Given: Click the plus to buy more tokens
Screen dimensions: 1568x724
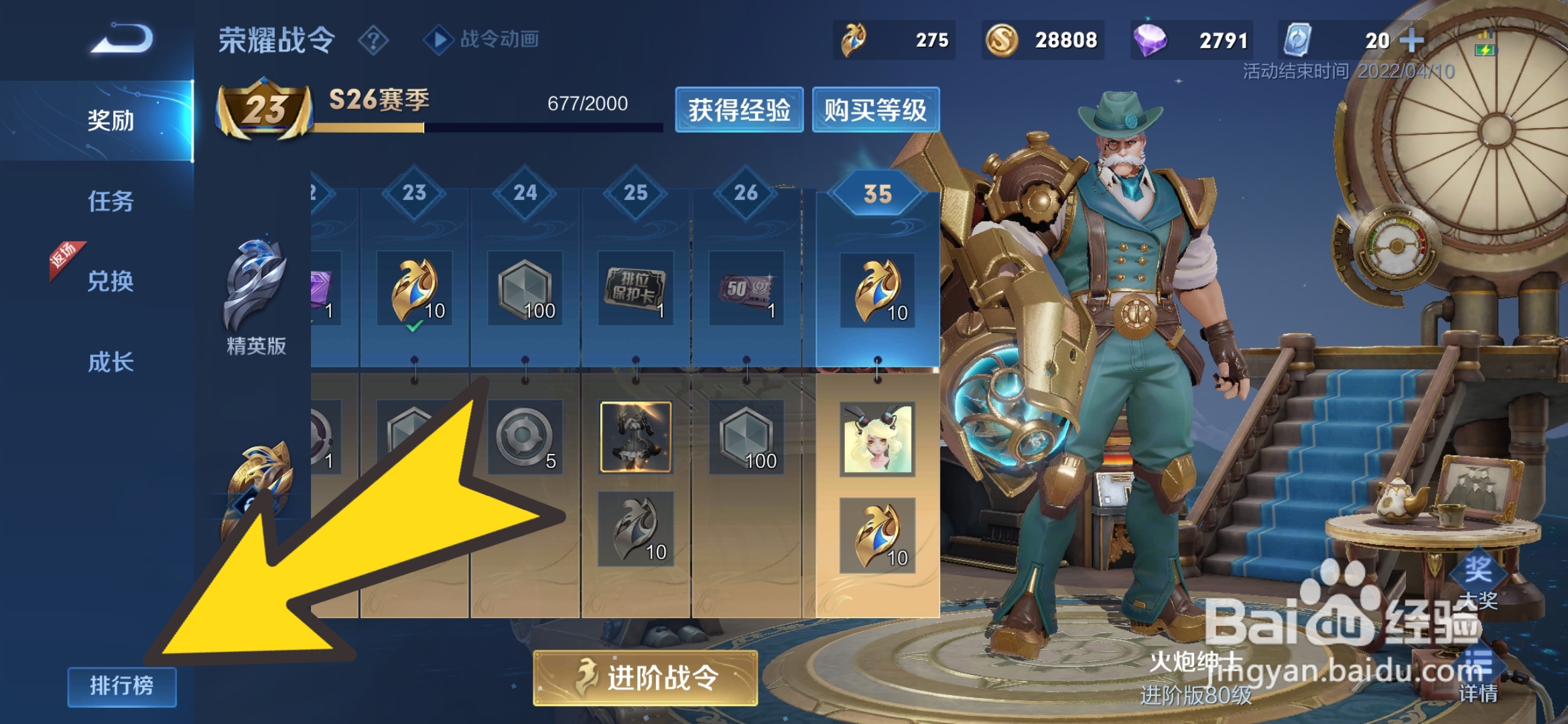Looking at the screenshot, I should point(1411,40).
